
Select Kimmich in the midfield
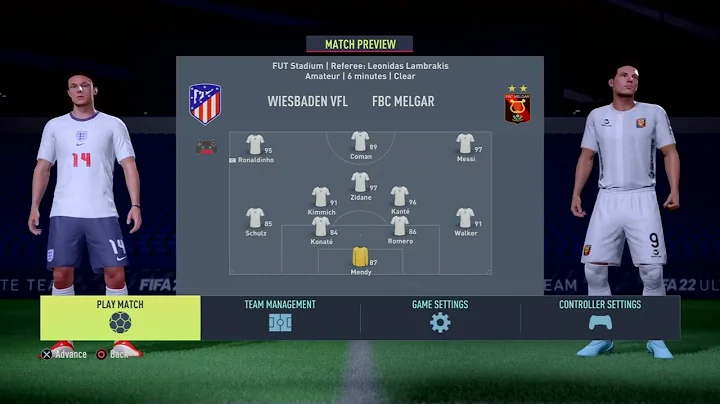[320, 196]
